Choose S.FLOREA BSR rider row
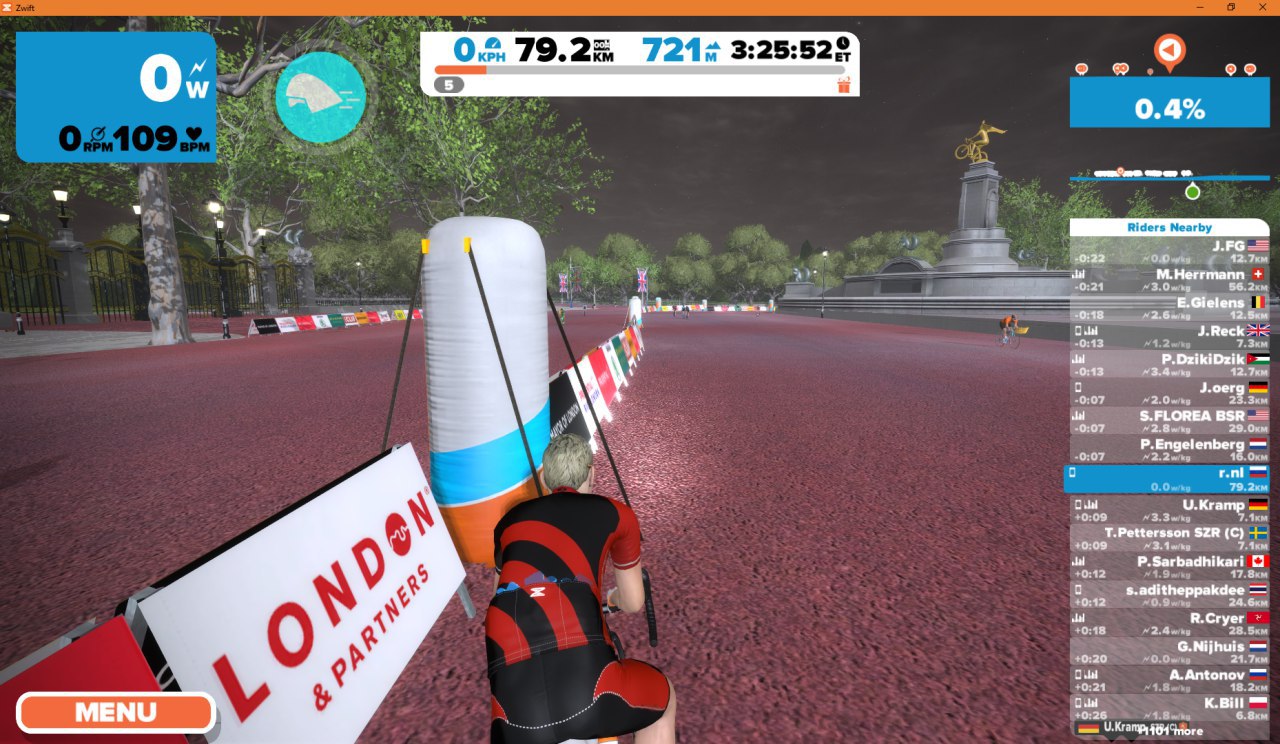The height and width of the screenshot is (744, 1280). point(1169,421)
